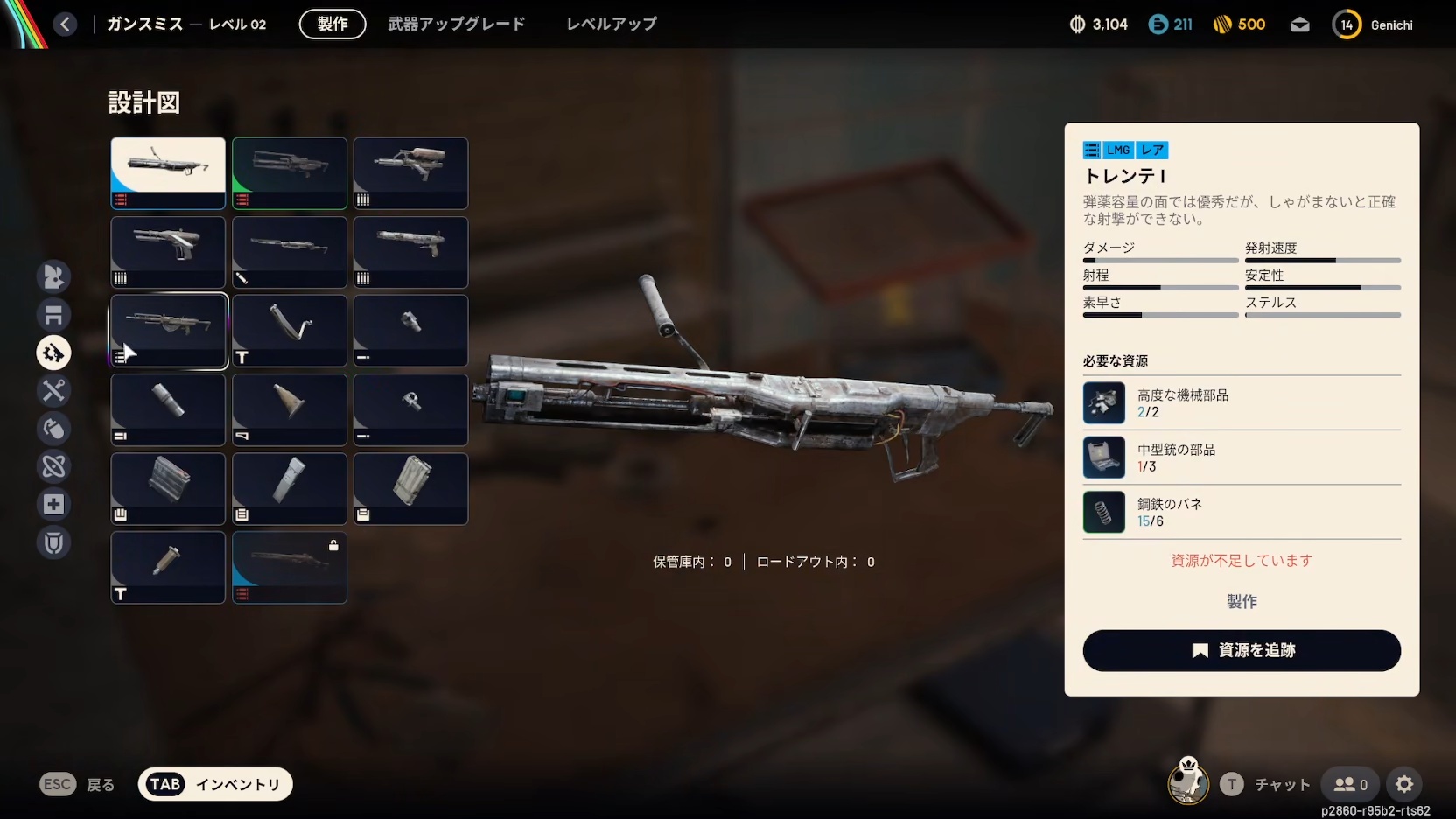
Task: Choose the medical cross category icon
Action: (53, 504)
